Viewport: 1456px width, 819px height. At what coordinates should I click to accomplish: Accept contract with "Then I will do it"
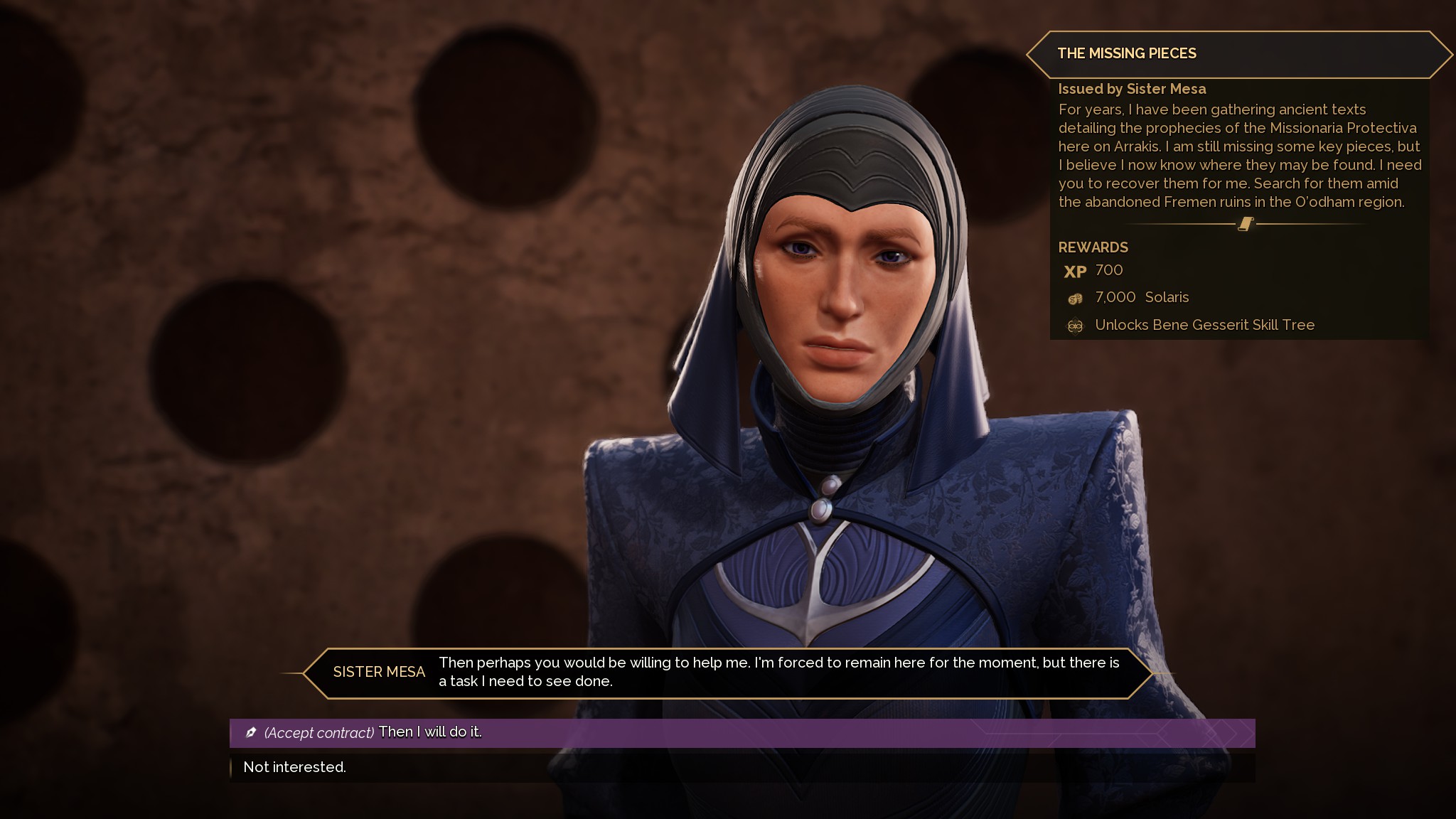[x=429, y=732]
